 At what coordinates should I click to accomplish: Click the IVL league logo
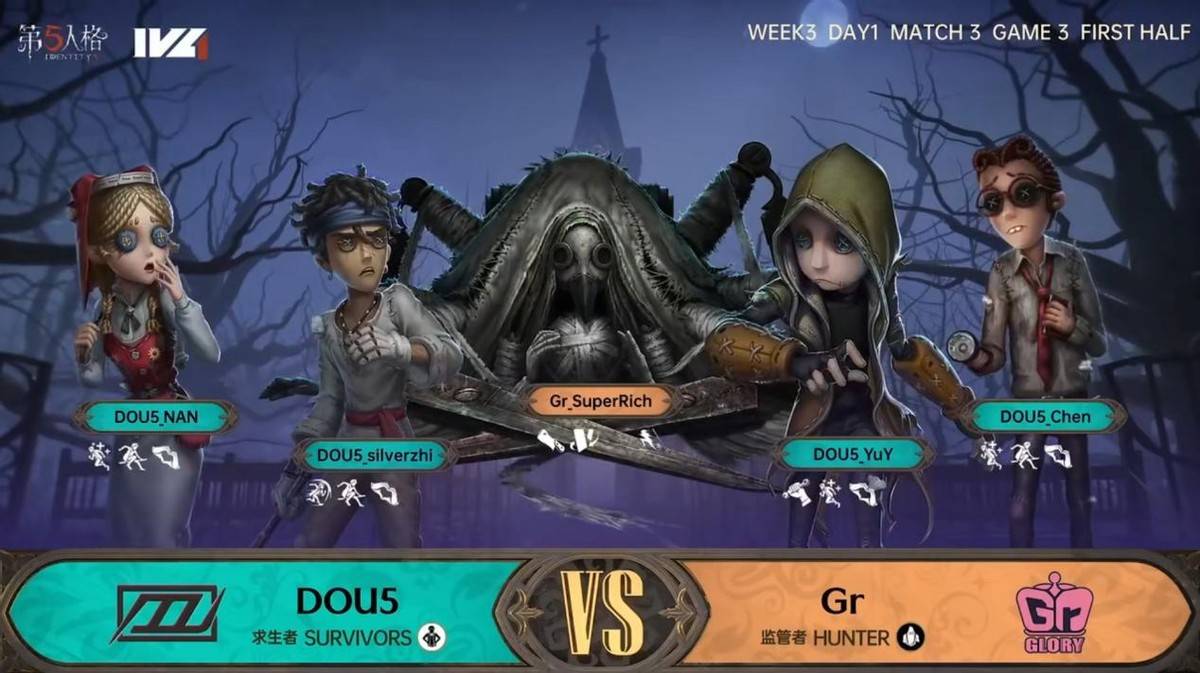click(x=170, y=43)
